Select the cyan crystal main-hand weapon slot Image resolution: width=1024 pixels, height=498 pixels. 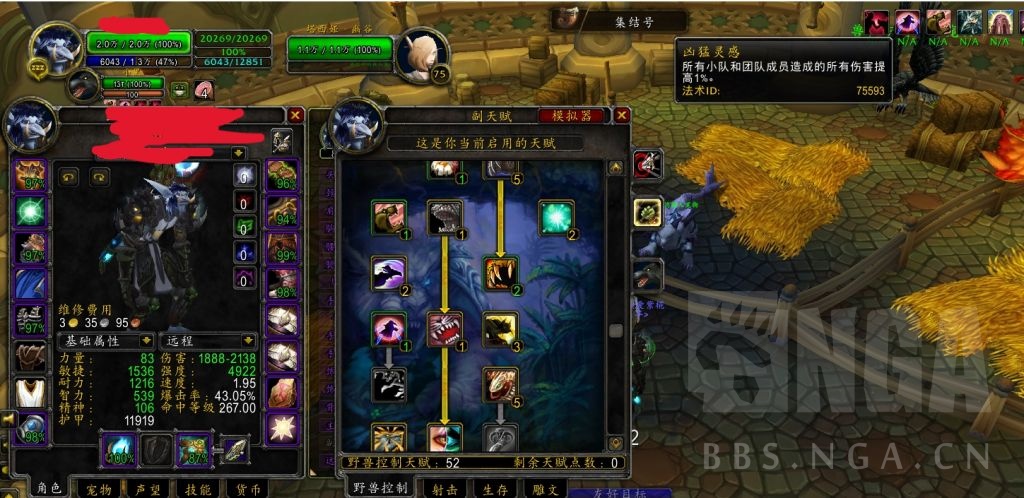tap(119, 450)
